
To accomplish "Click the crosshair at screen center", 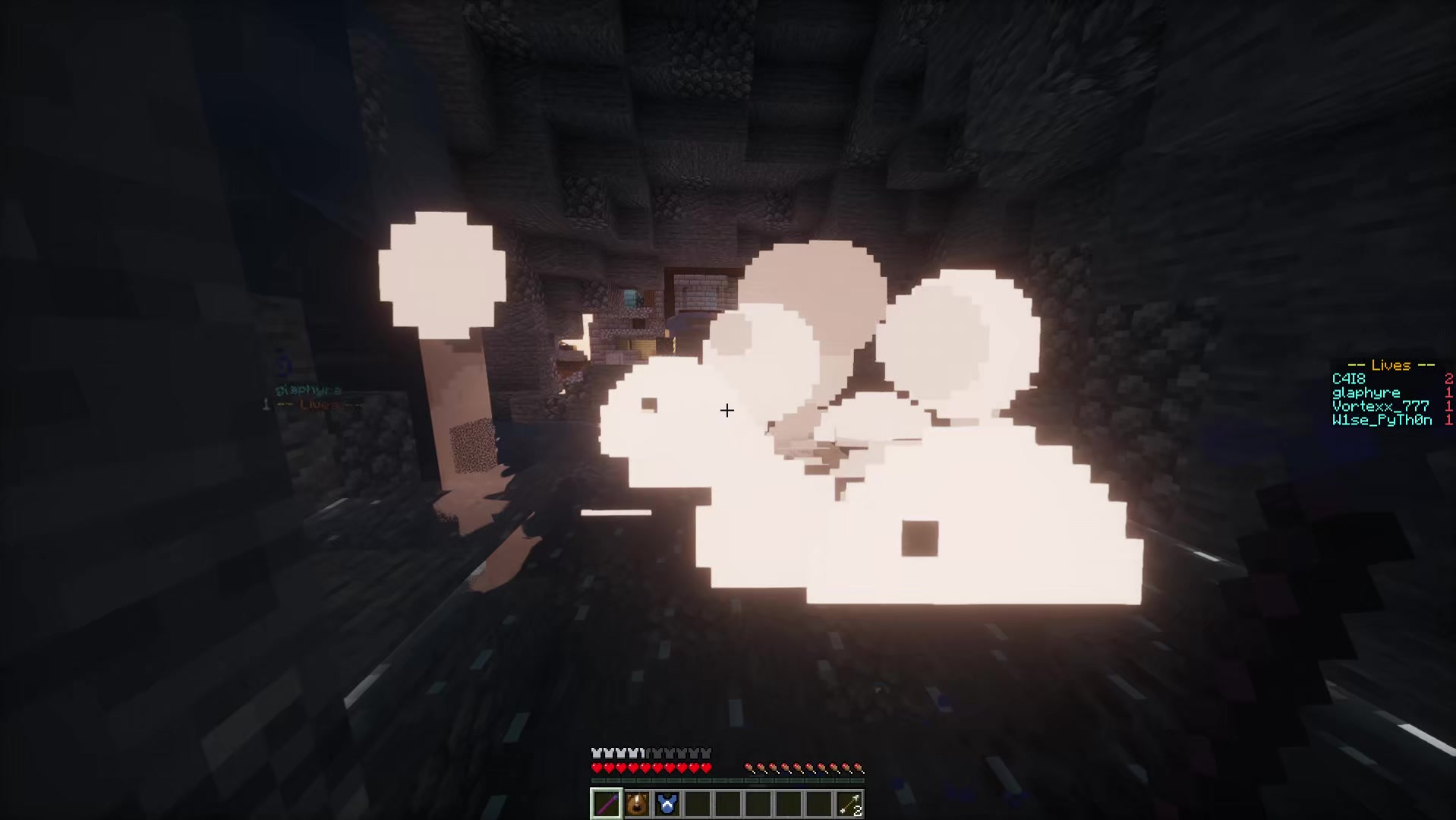I will pos(727,412).
